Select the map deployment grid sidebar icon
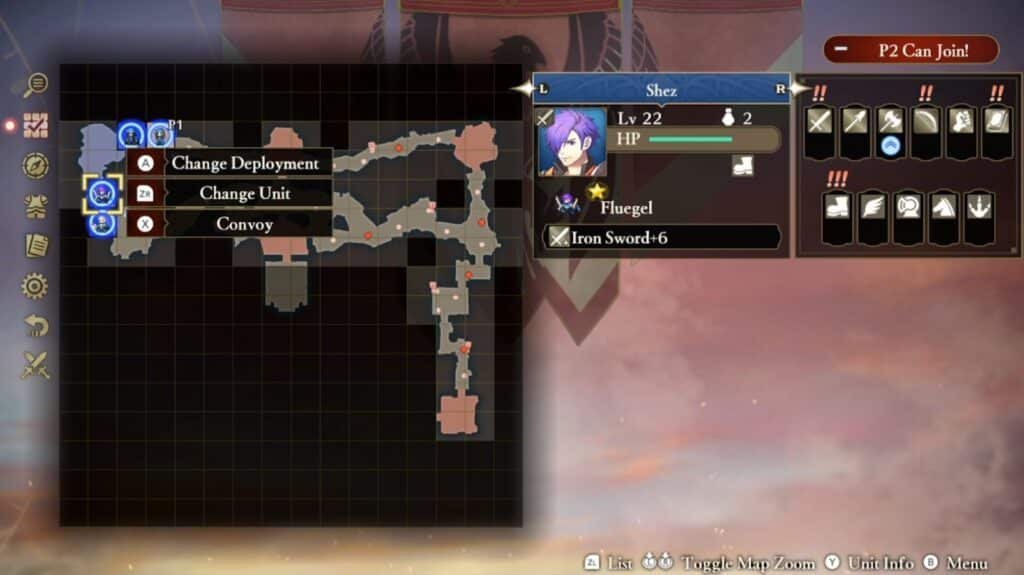Viewport: 1024px width, 575px height. [36, 125]
